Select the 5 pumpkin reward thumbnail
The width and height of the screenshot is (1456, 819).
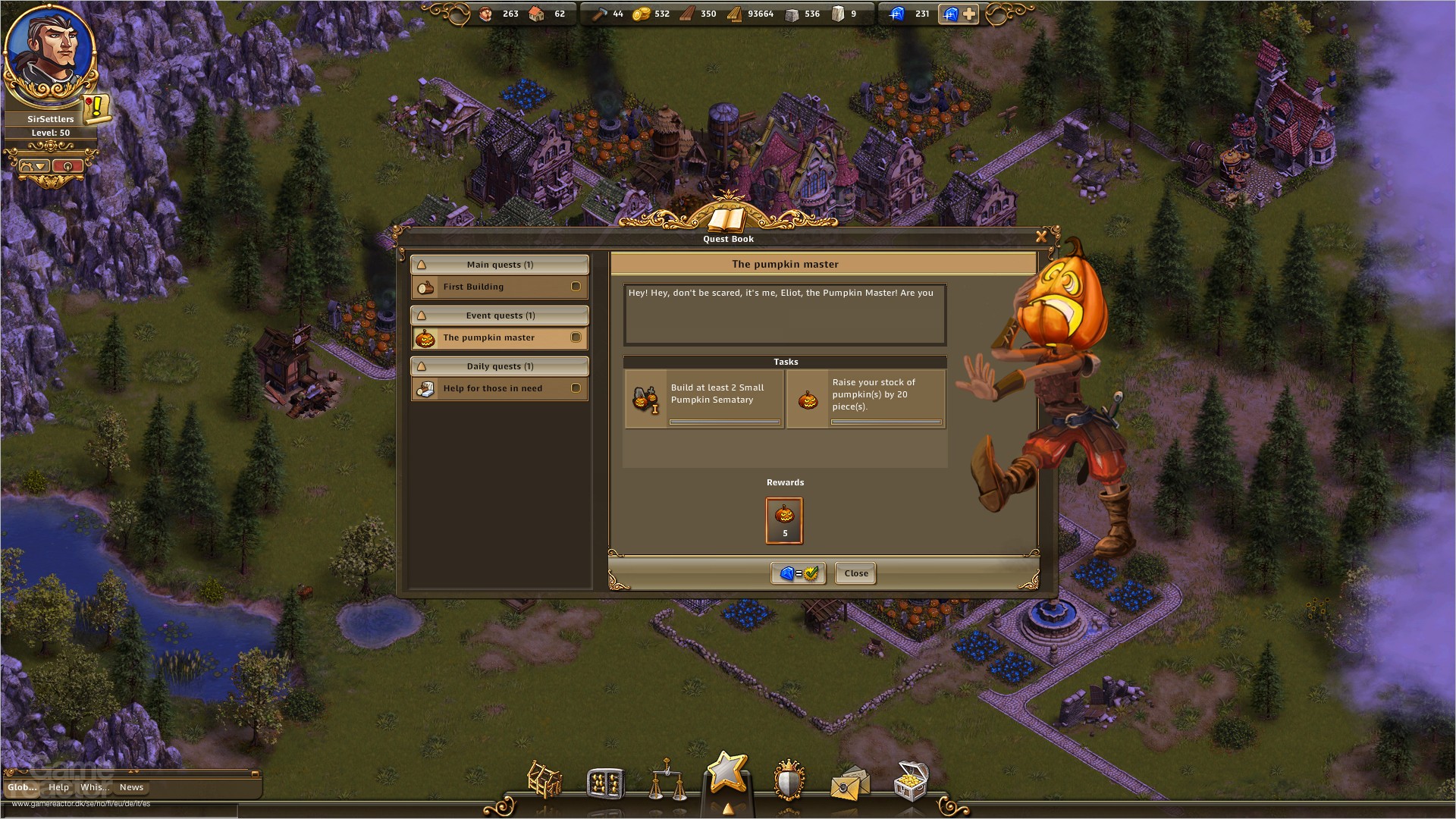(785, 520)
